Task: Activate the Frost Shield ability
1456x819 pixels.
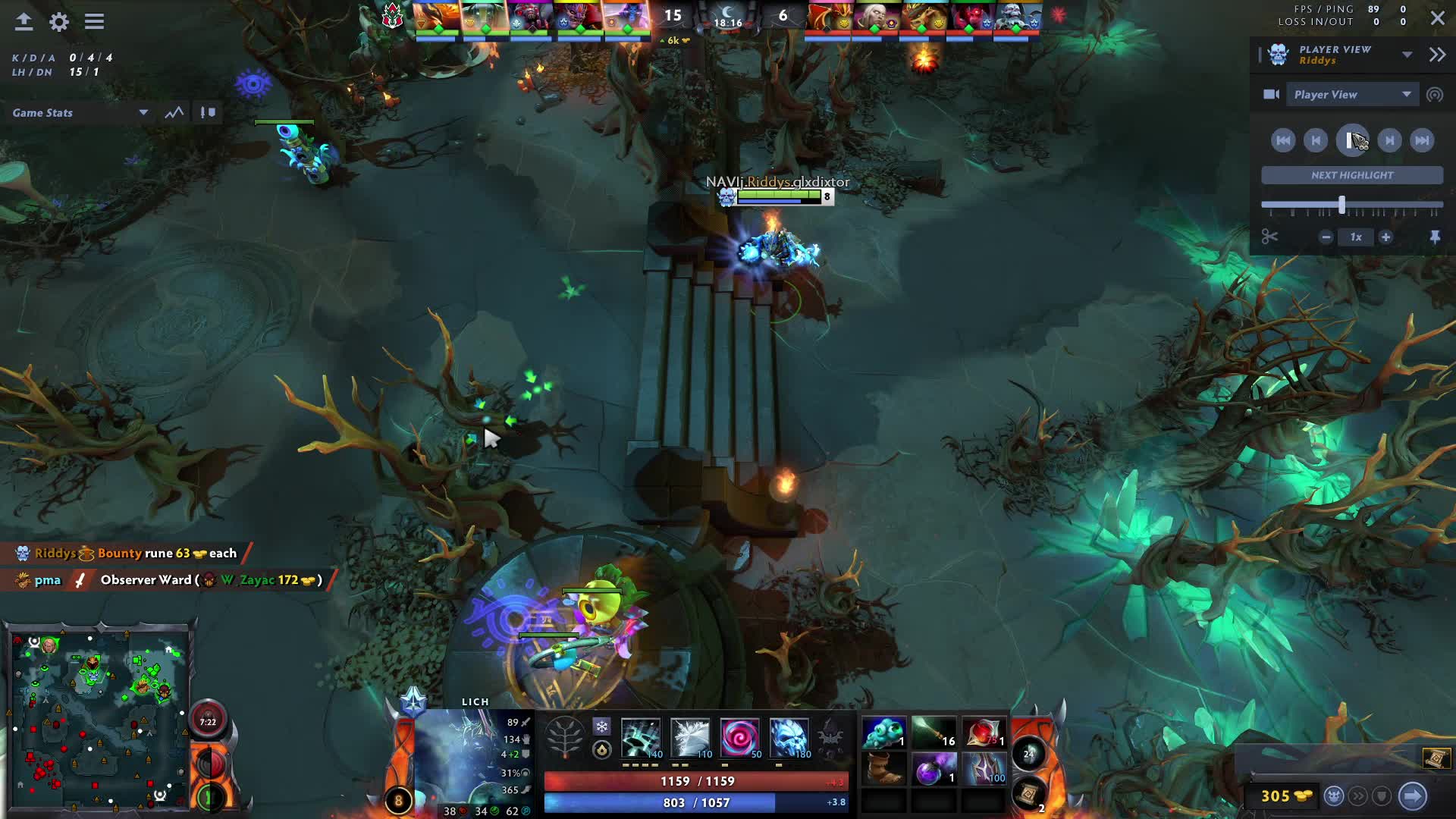Action: point(690,738)
